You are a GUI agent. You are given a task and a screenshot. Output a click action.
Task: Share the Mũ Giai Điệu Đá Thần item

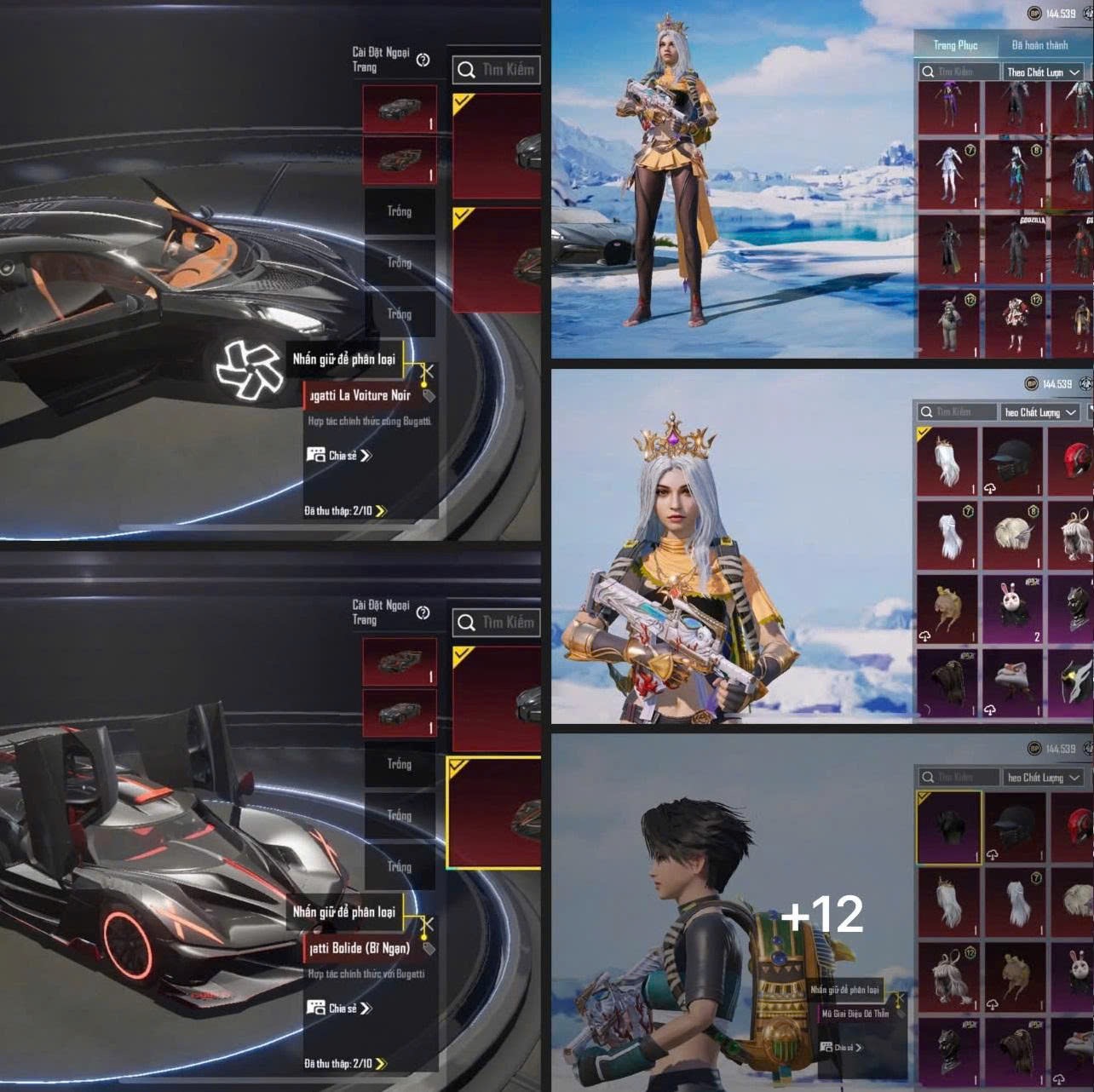[x=841, y=1048]
